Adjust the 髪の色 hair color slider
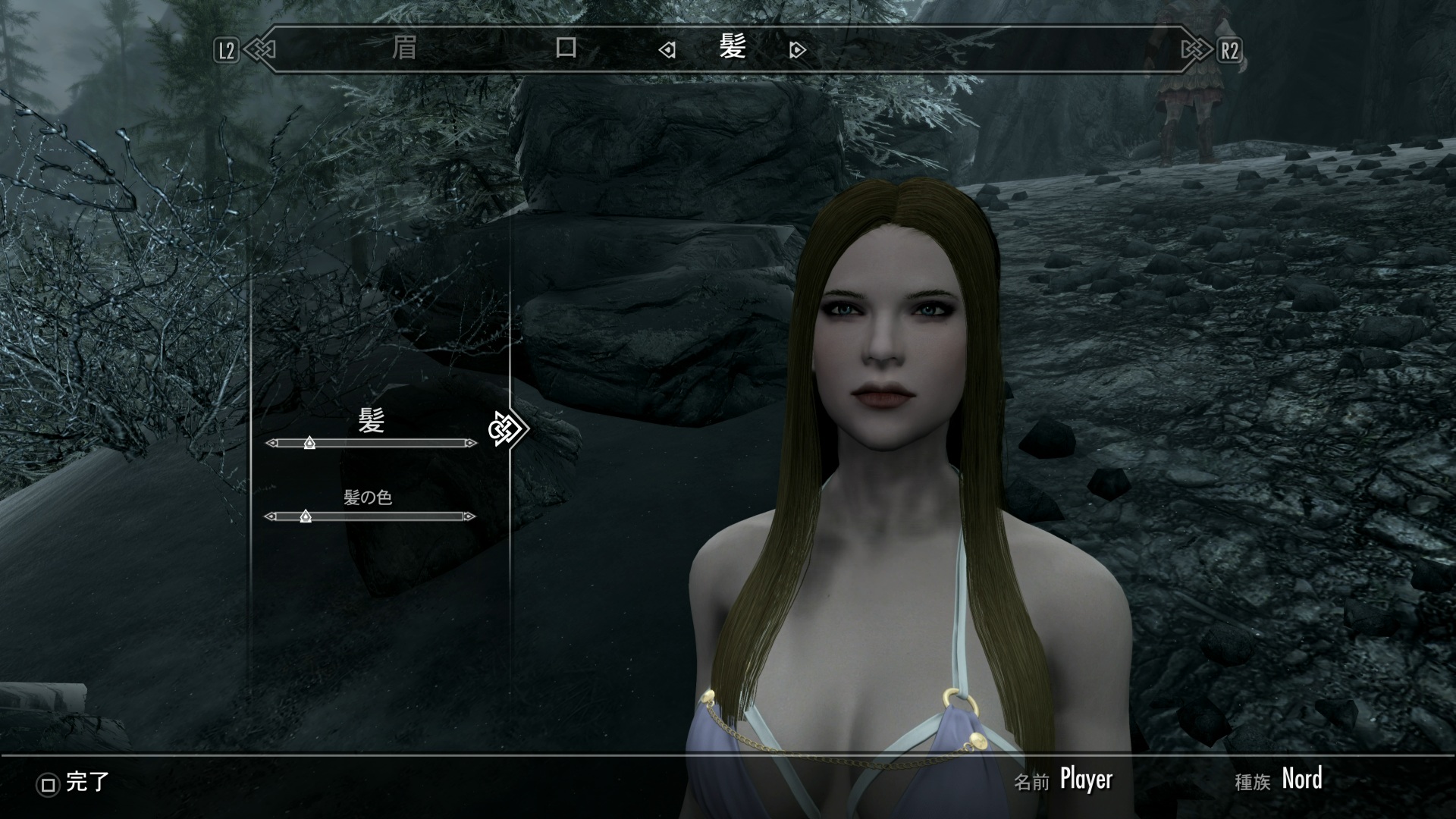Image resolution: width=1456 pixels, height=819 pixels. click(306, 516)
